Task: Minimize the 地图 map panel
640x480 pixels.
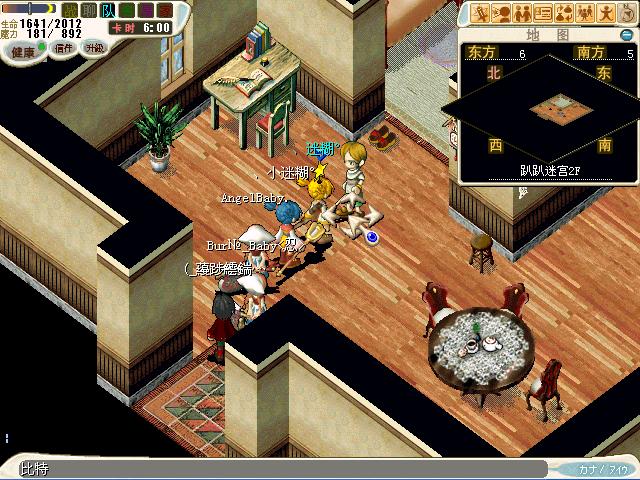Action: (626, 34)
